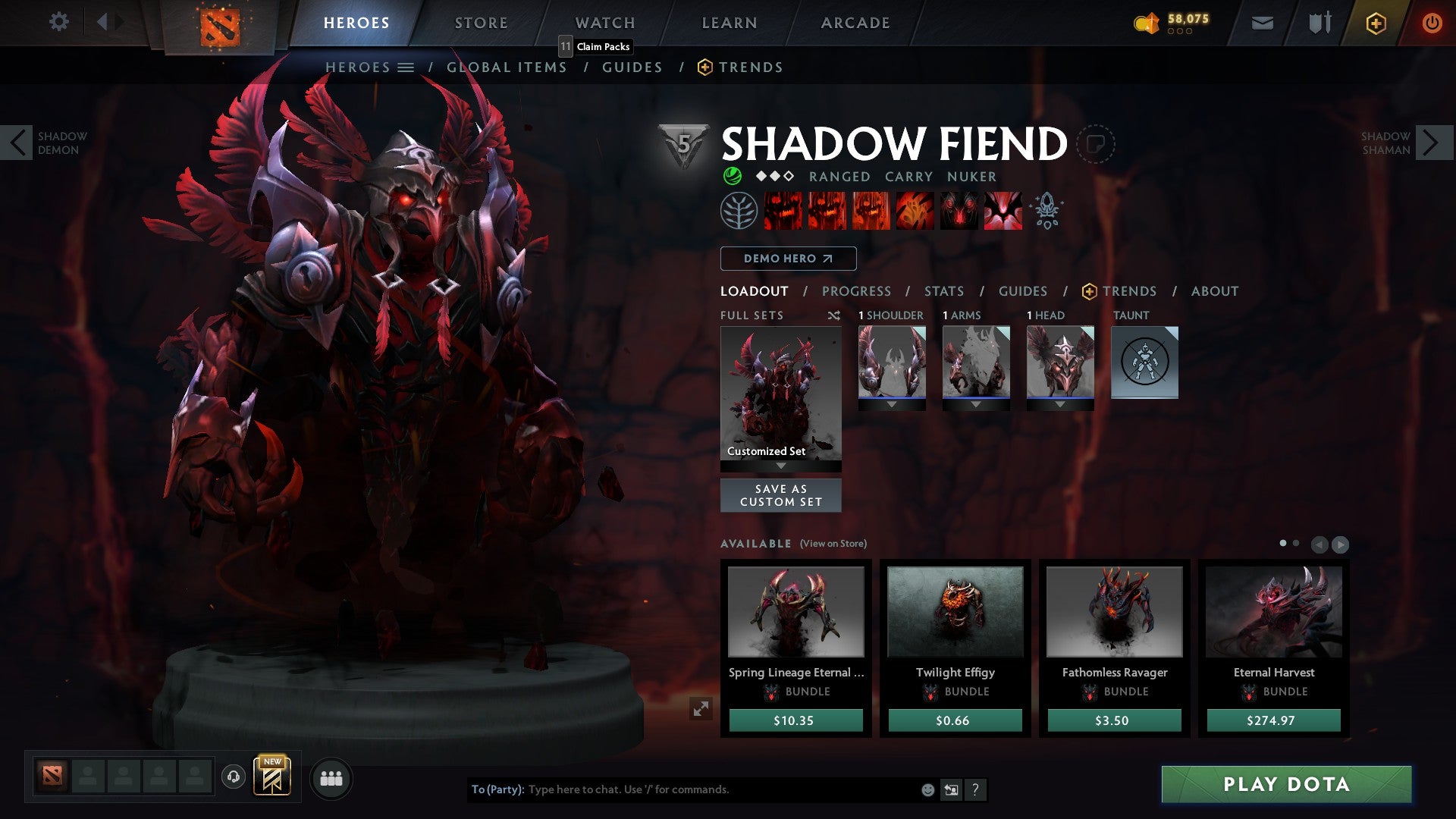Open the friends party icon near chat bar
Viewport: 1456px width, 819px height.
[330, 778]
